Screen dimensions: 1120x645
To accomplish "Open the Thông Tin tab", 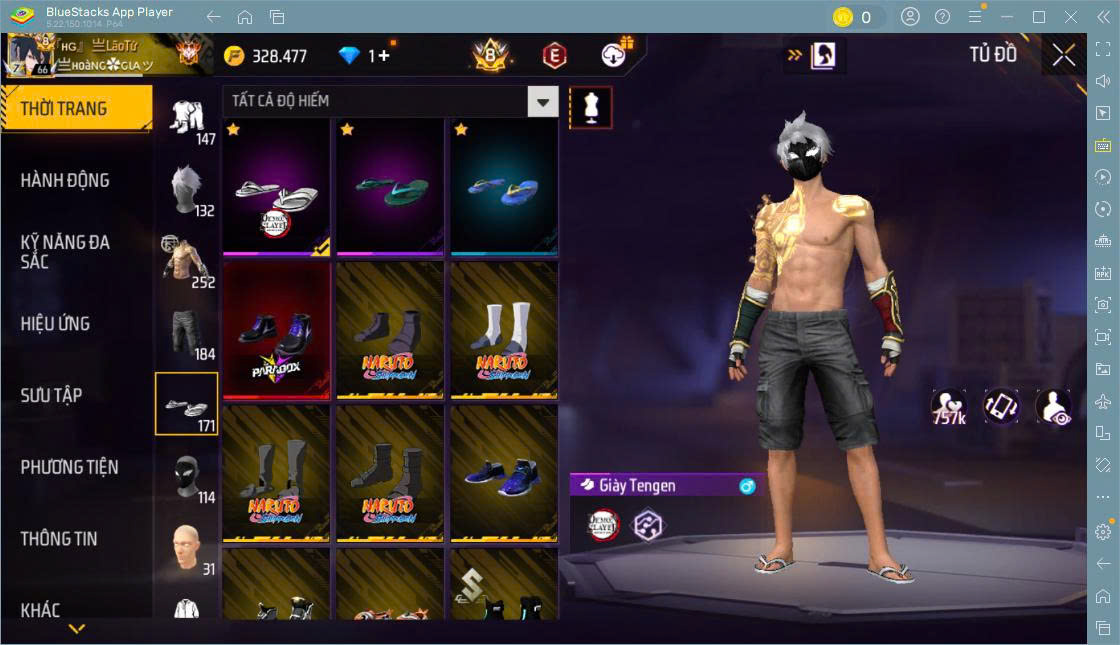I will pyautogui.click(x=59, y=539).
